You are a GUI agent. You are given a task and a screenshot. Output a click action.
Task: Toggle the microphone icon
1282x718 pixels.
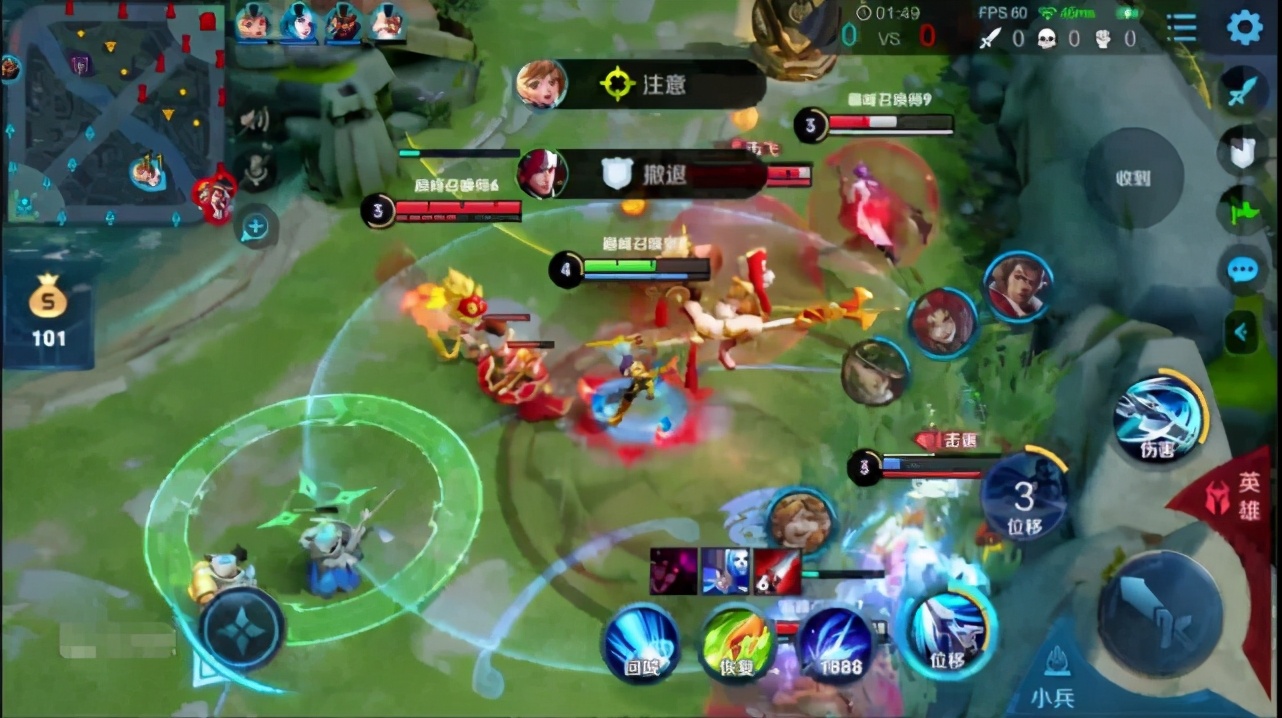pyautogui.click(x=256, y=170)
